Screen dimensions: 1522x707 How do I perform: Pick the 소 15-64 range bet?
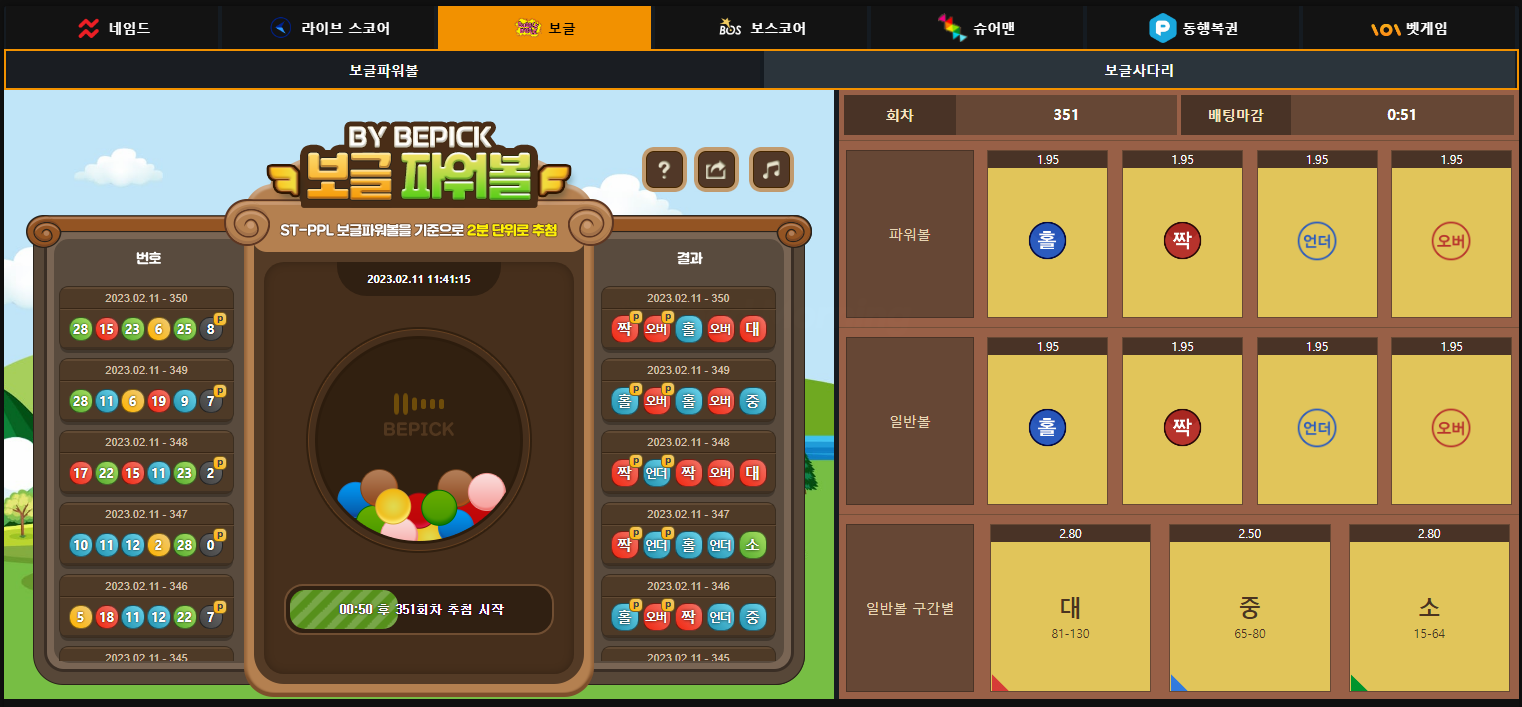click(1429, 615)
